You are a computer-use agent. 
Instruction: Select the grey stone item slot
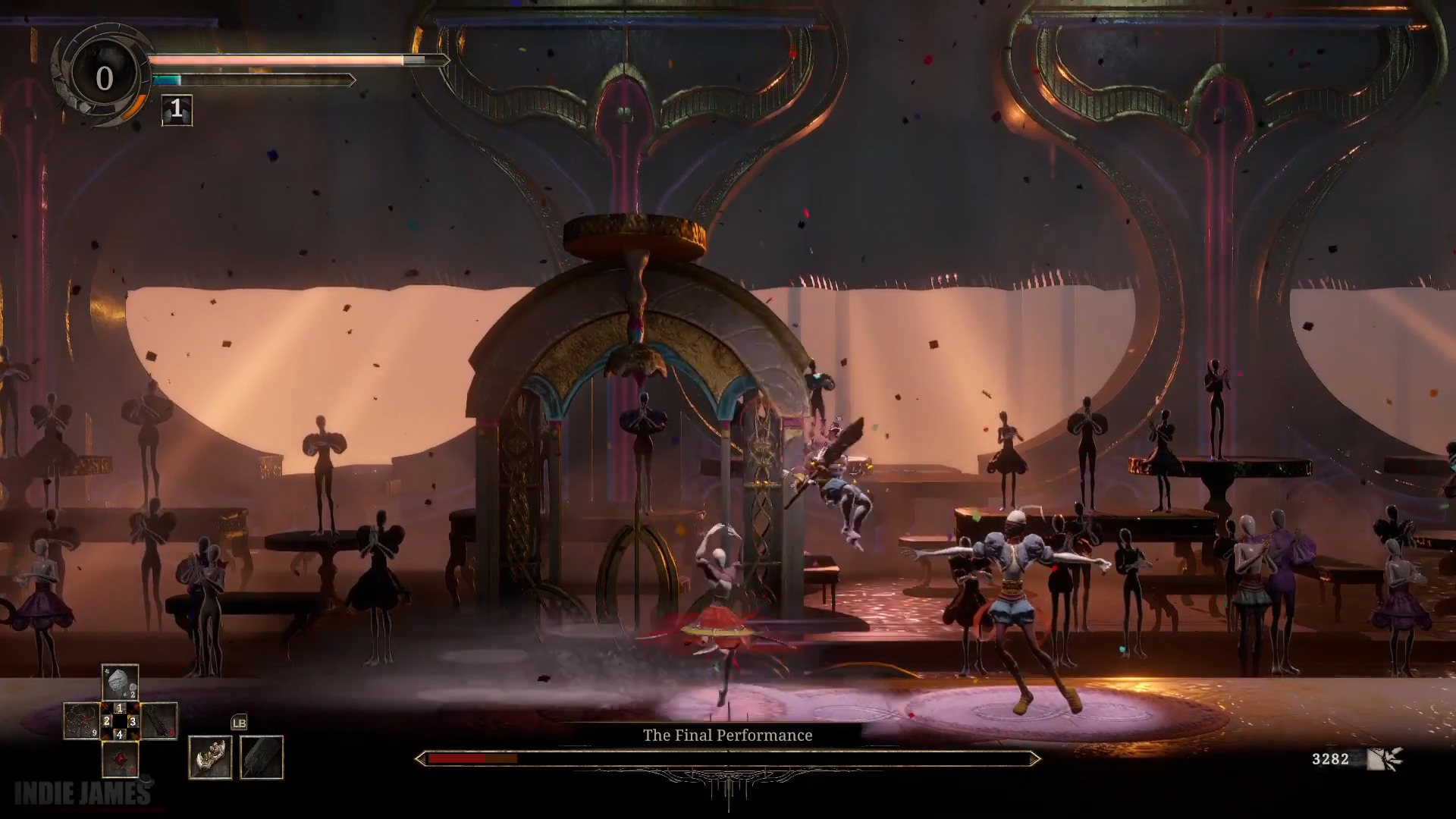click(x=120, y=683)
